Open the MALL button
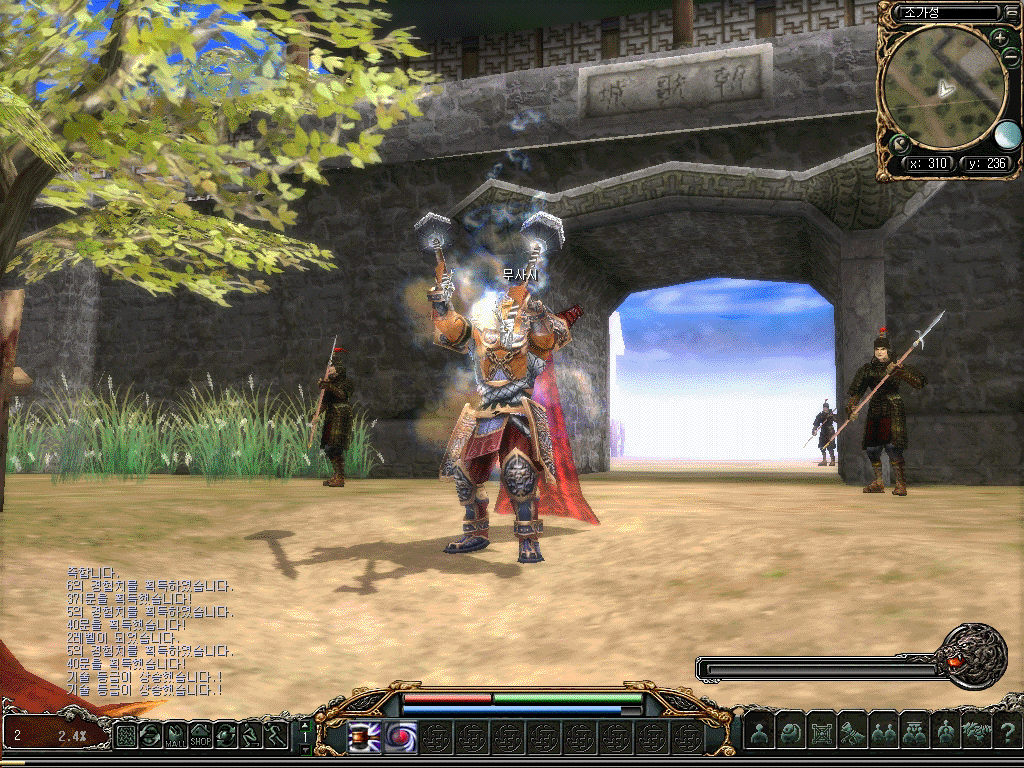The image size is (1024, 768). (176, 736)
